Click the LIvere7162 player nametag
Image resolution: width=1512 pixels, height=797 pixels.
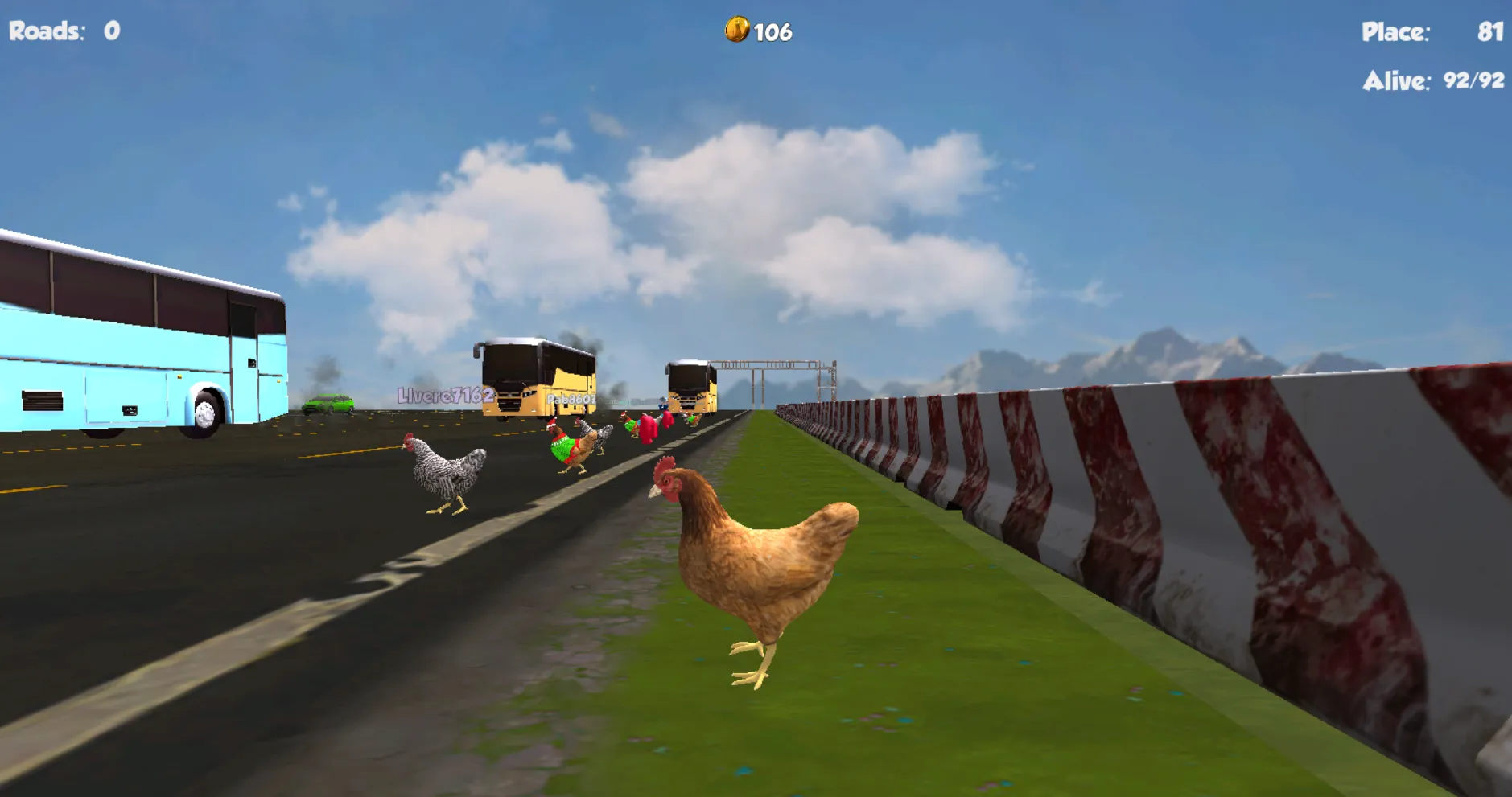click(446, 395)
